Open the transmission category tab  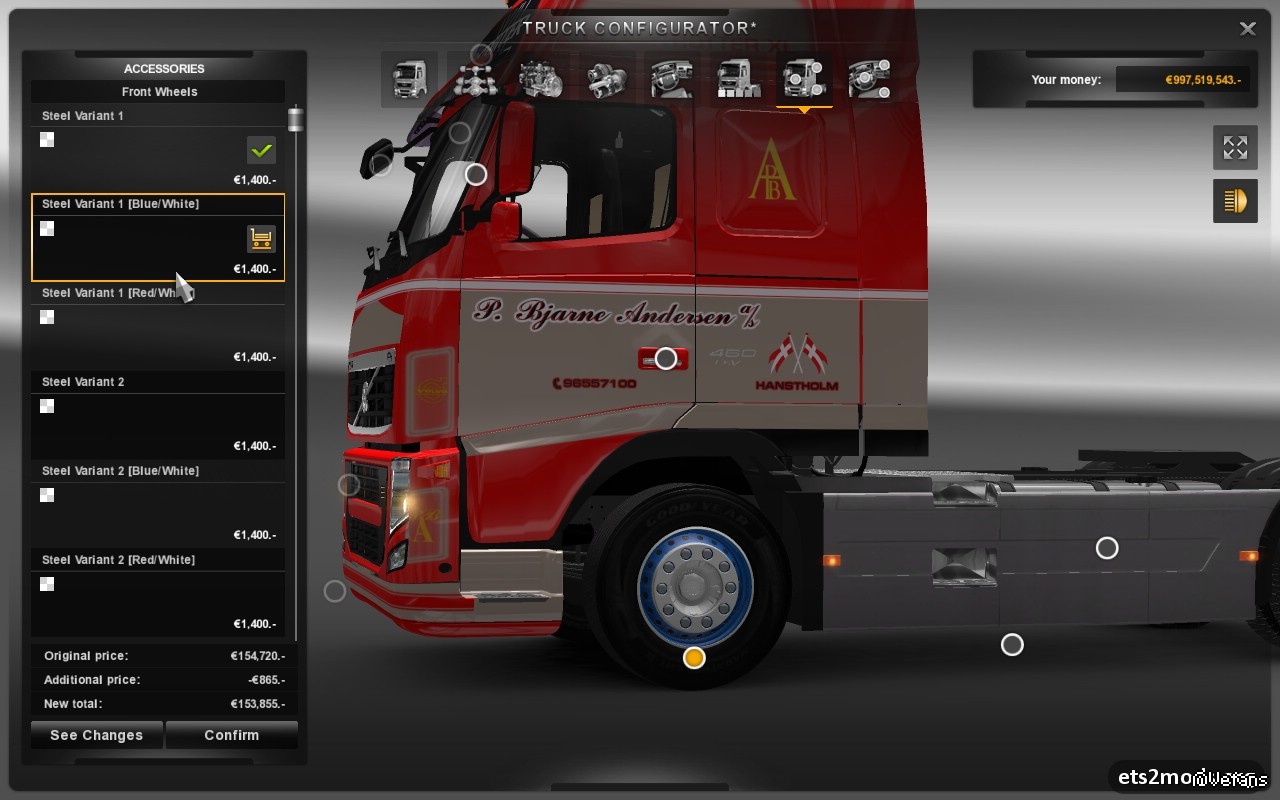[x=607, y=79]
